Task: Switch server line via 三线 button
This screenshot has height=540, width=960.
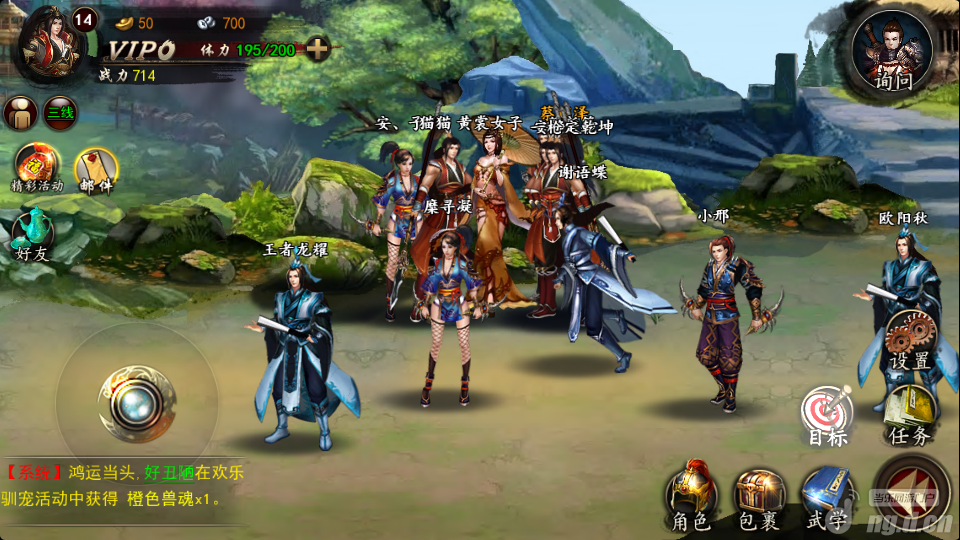Action: [60, 113]
